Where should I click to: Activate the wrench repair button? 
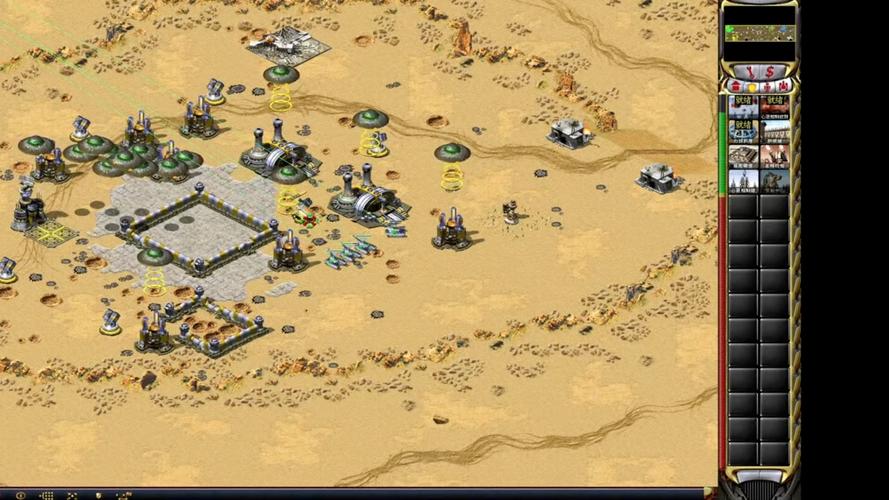[x=749, y=72]
